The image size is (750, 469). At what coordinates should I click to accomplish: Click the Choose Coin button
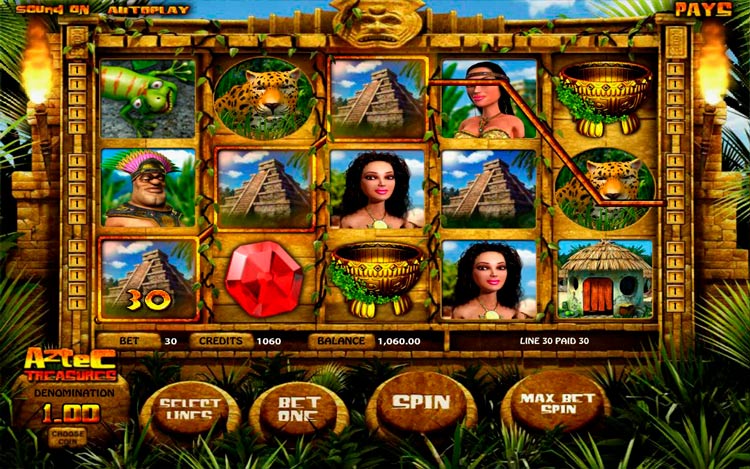(67, 435)
